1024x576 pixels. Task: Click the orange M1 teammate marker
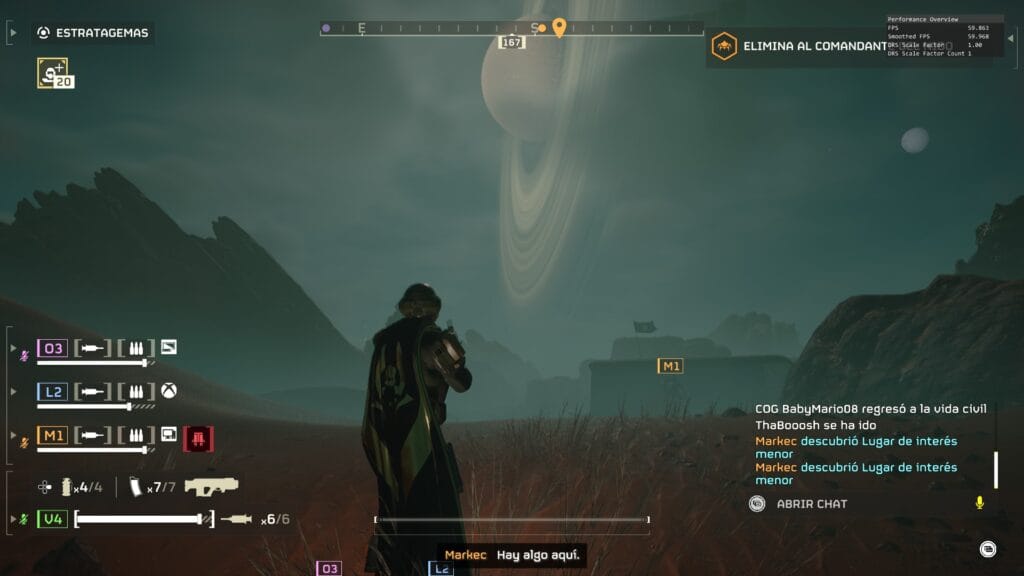670,366
